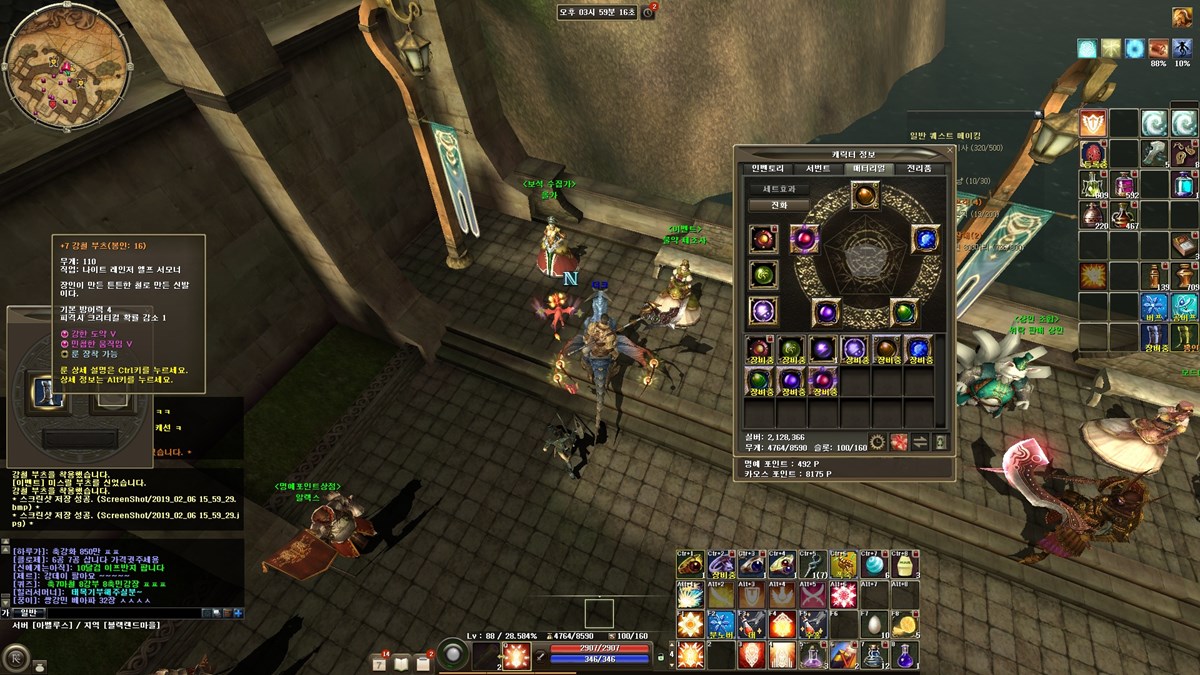Select the 전리품 (Loot) tab
The height and width of the screenshot is (675, 1200).
(918, 168)
